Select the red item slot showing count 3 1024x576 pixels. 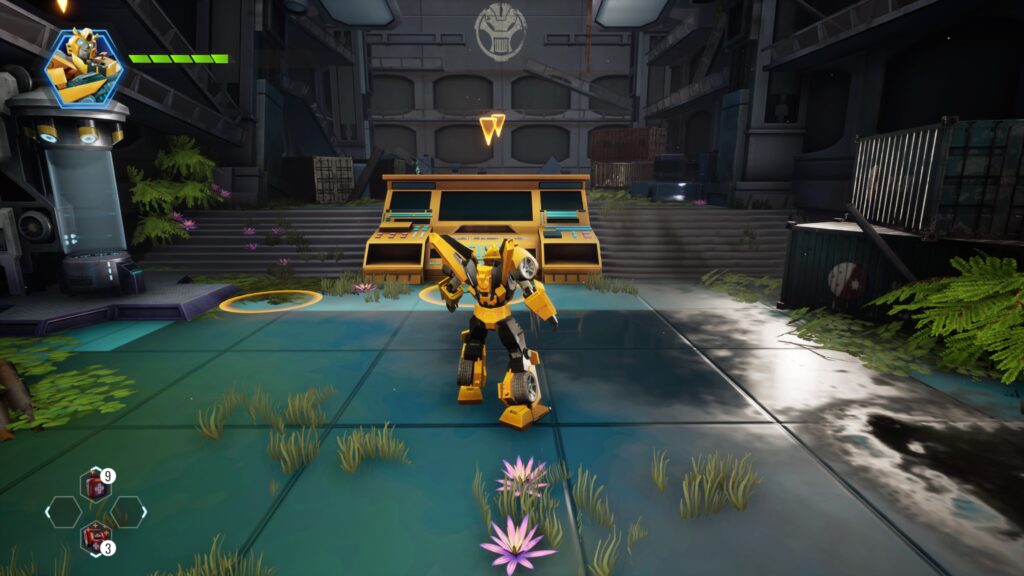96,537
